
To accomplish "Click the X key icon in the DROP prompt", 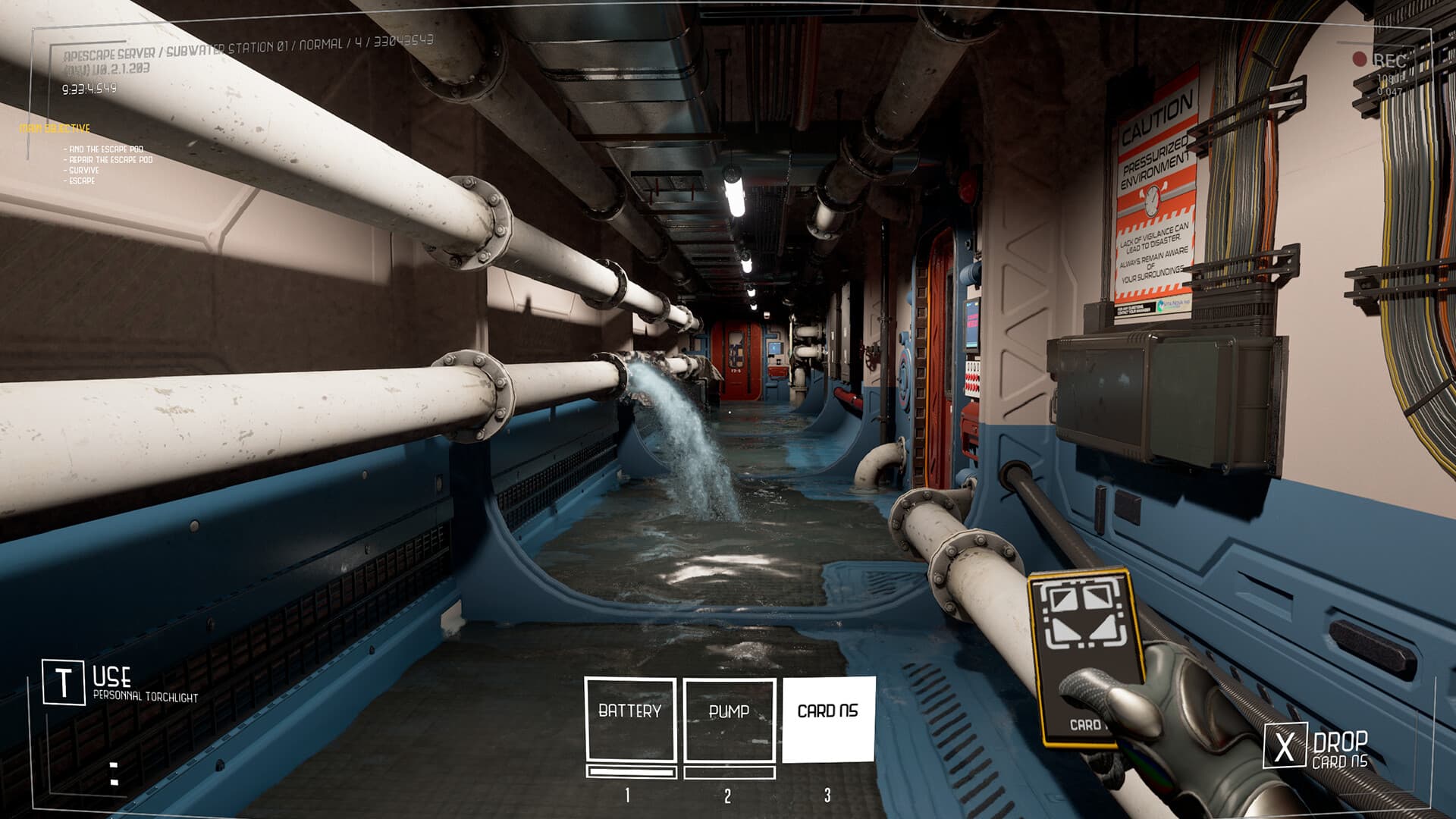I will (1285, 743).
